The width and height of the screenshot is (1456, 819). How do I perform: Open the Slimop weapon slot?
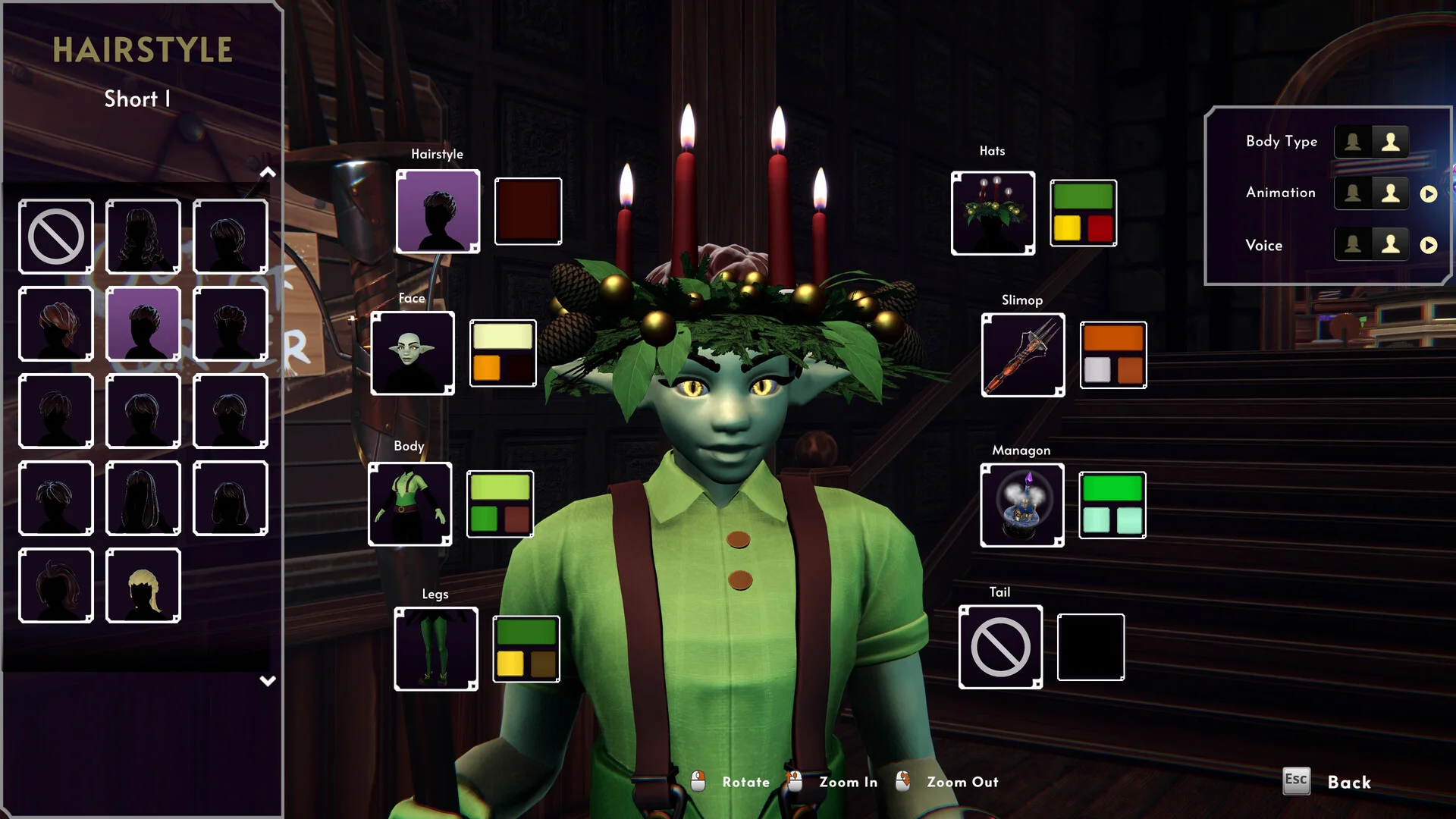coord(1023,355)
